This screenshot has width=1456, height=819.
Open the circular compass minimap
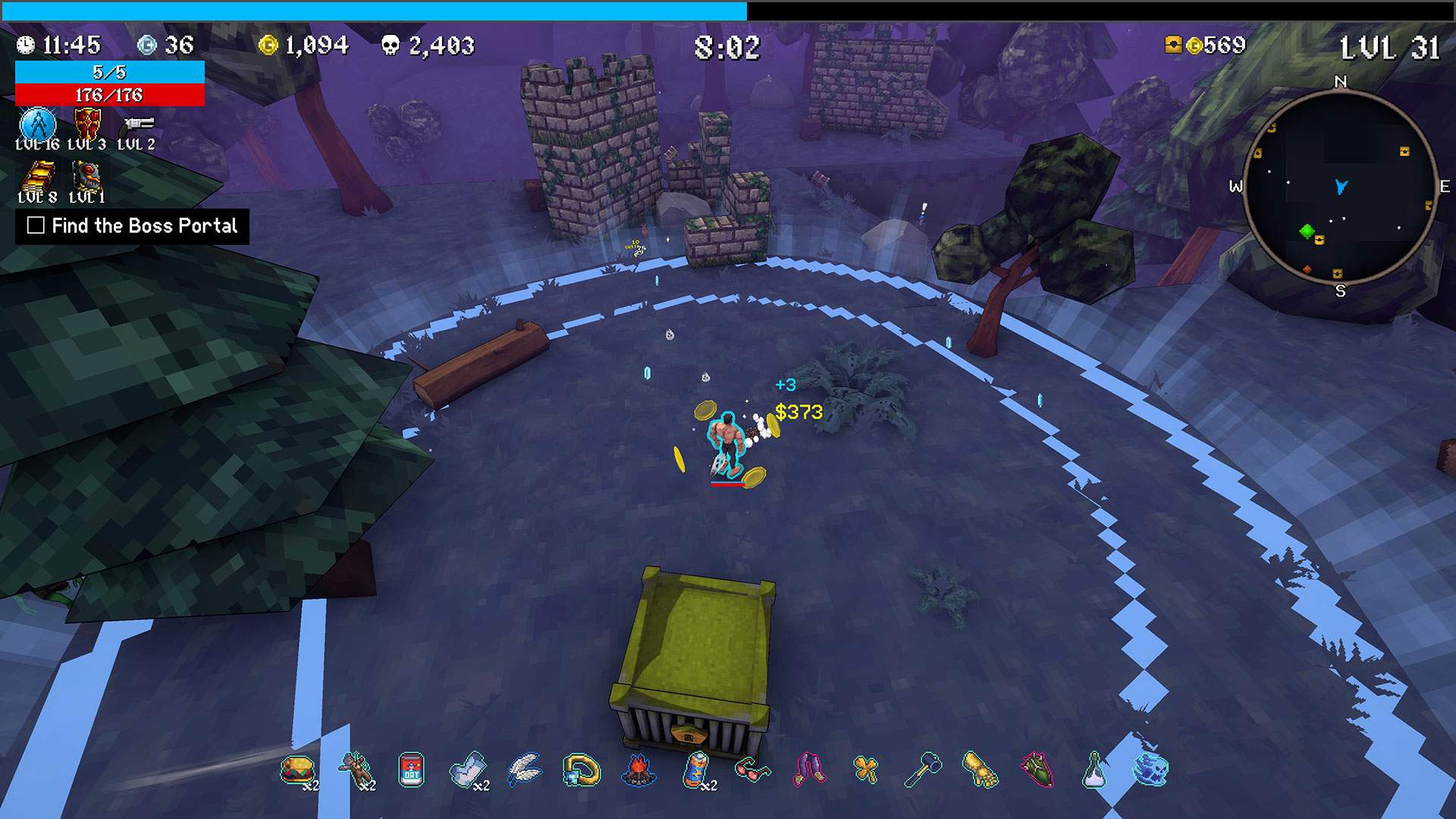[x=1340, y=187]
